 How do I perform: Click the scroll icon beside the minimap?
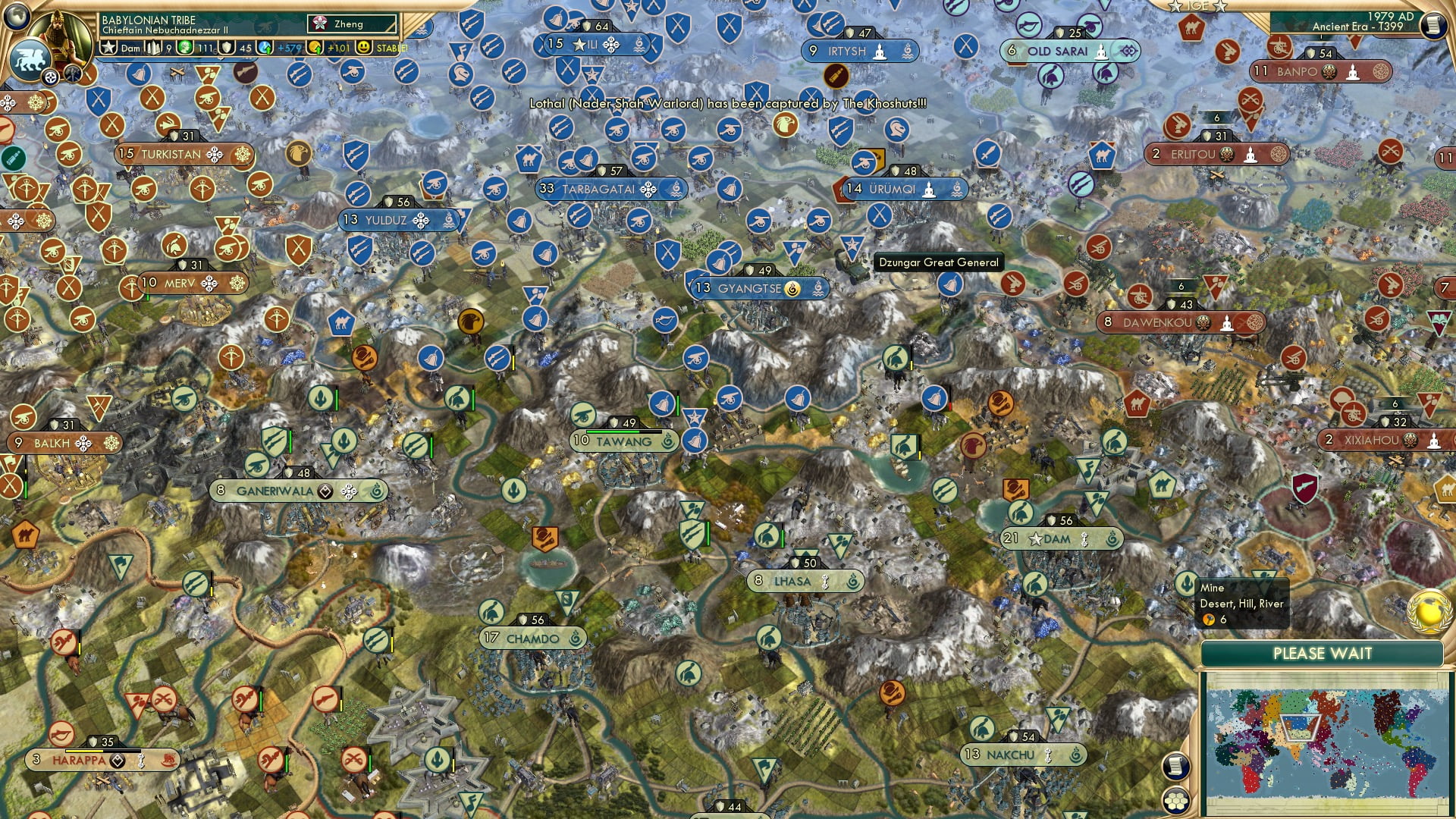1176,766
